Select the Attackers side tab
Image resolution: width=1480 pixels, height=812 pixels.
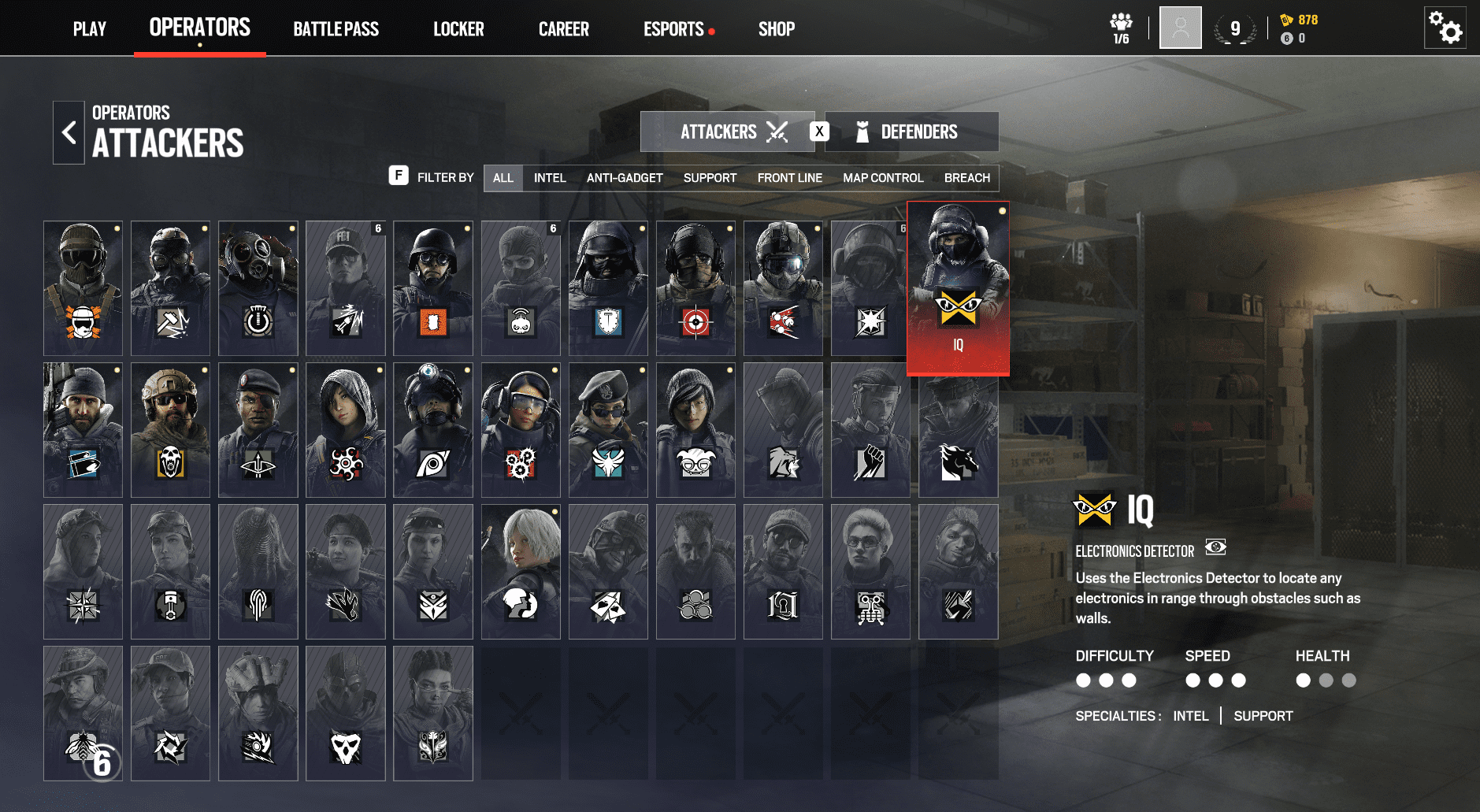[x=727, y=132]
